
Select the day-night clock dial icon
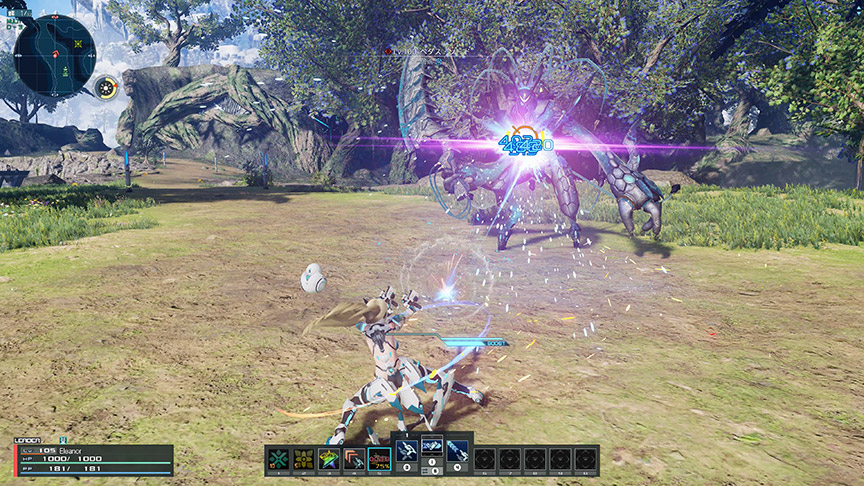(x=106, y=88)
